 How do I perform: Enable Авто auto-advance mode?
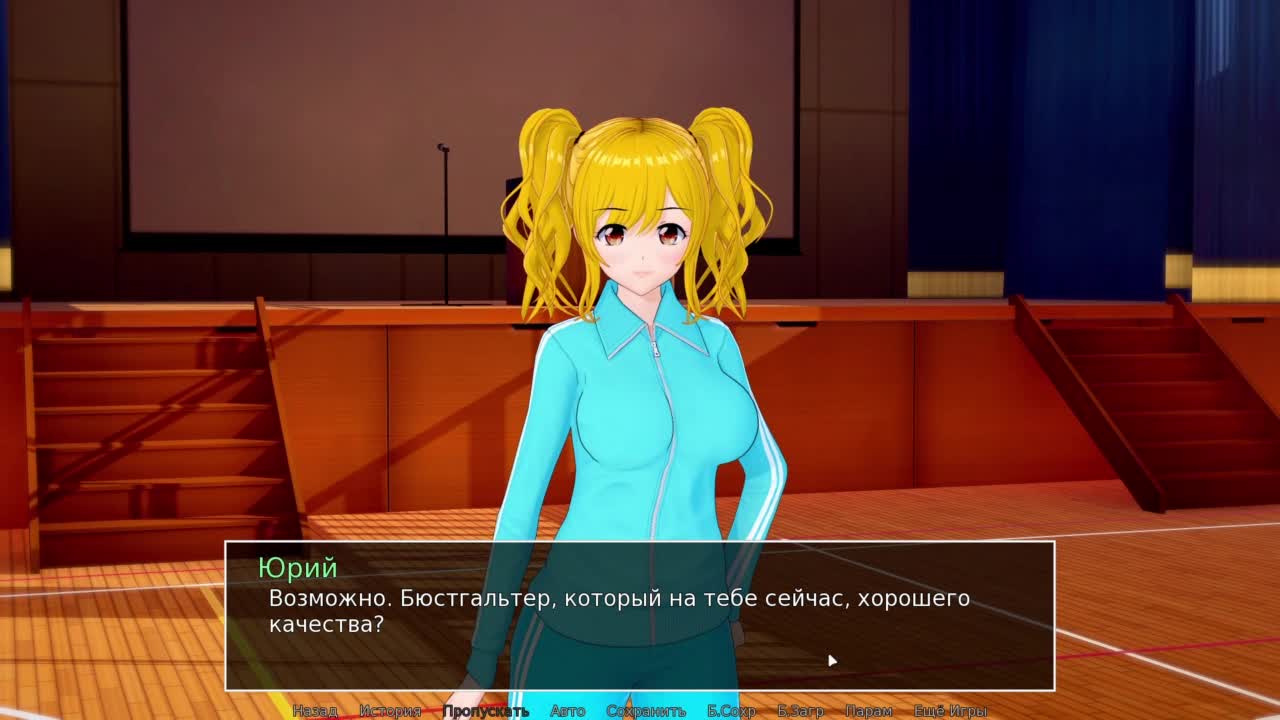pyautogui.click(x=567, y=711)
